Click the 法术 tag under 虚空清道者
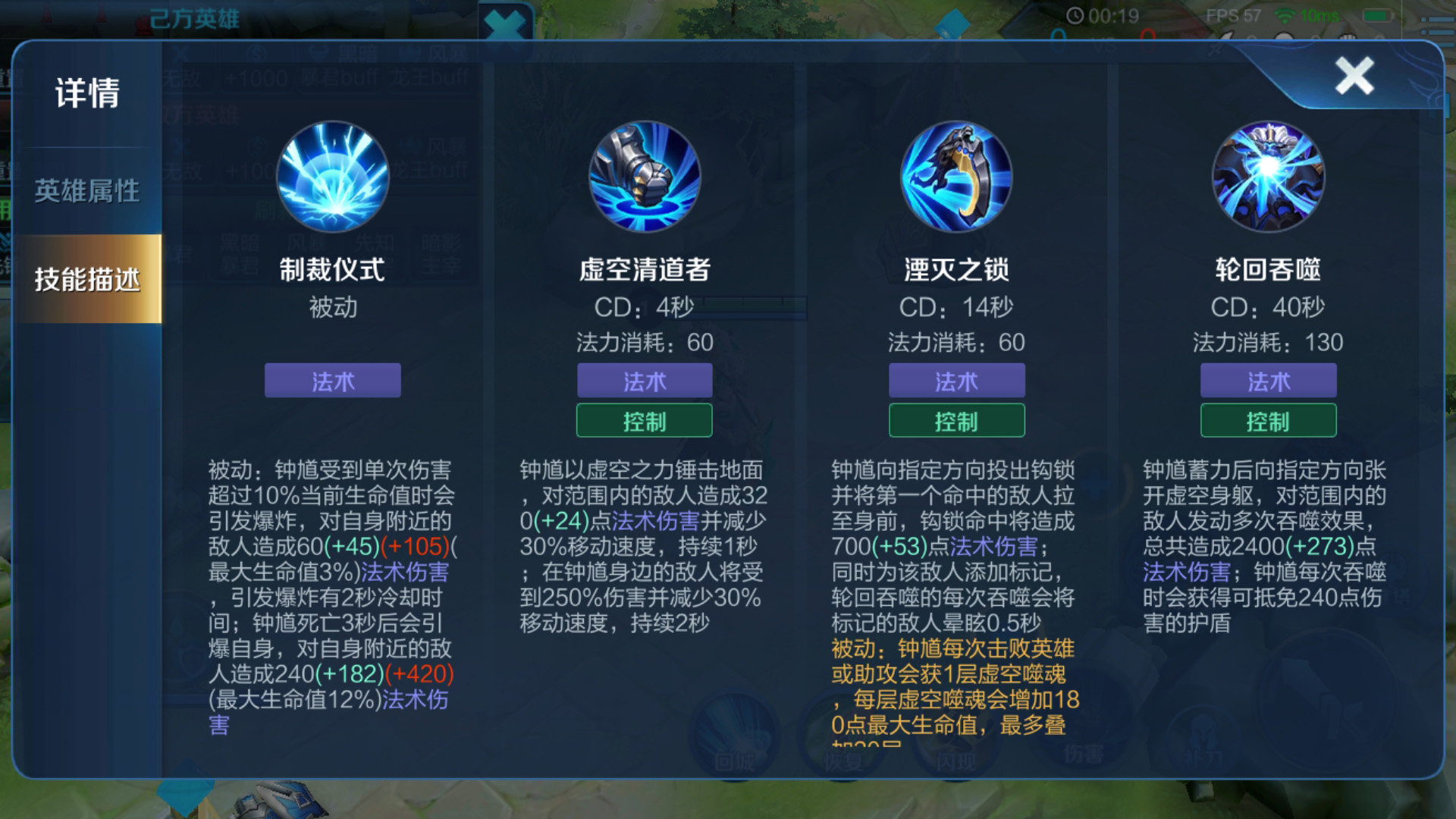This screenshot has width=1456, height=819. pyautogui.click(x=644, y=381)
